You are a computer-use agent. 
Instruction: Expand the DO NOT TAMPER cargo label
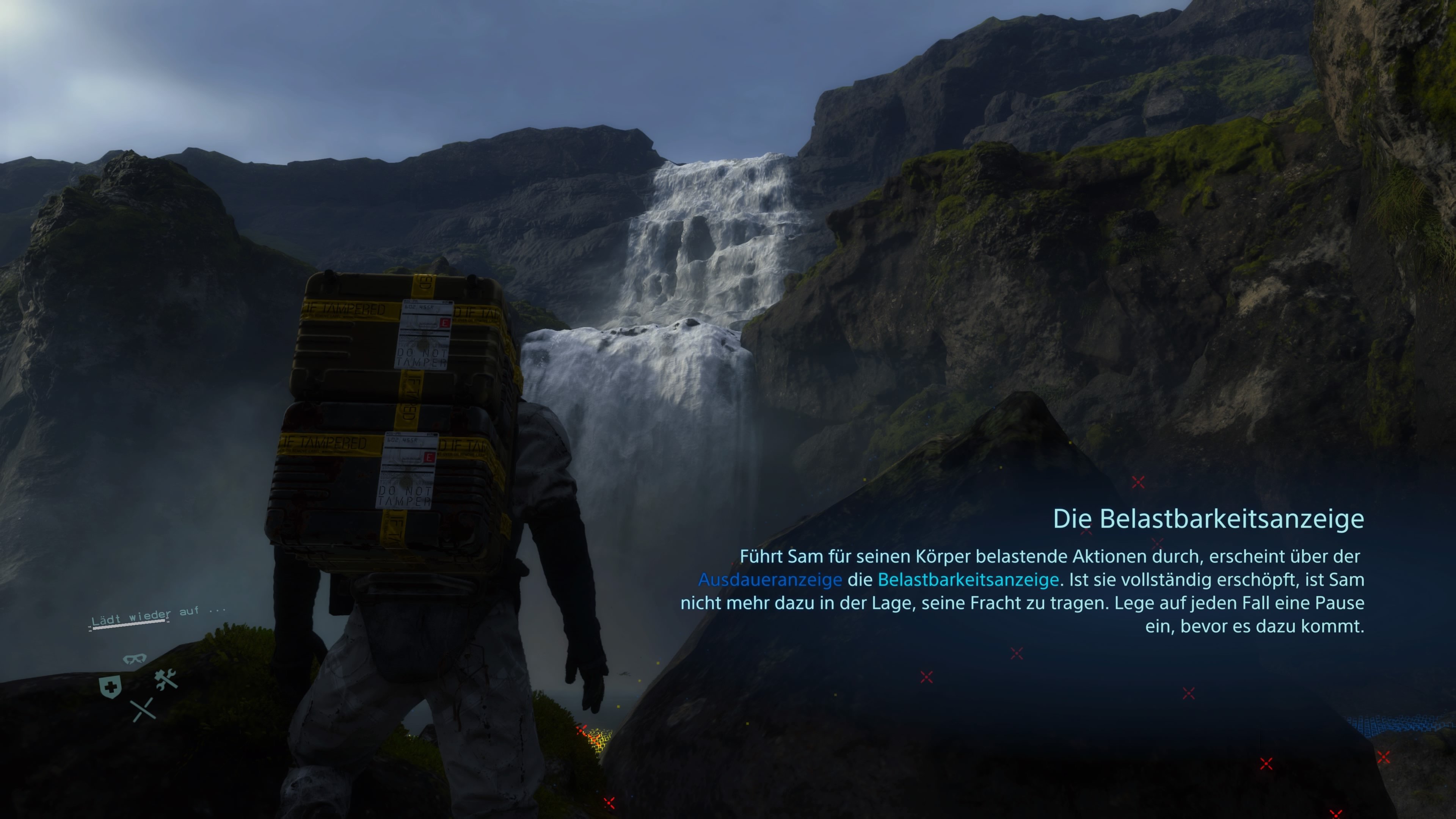tap(422, 358)
